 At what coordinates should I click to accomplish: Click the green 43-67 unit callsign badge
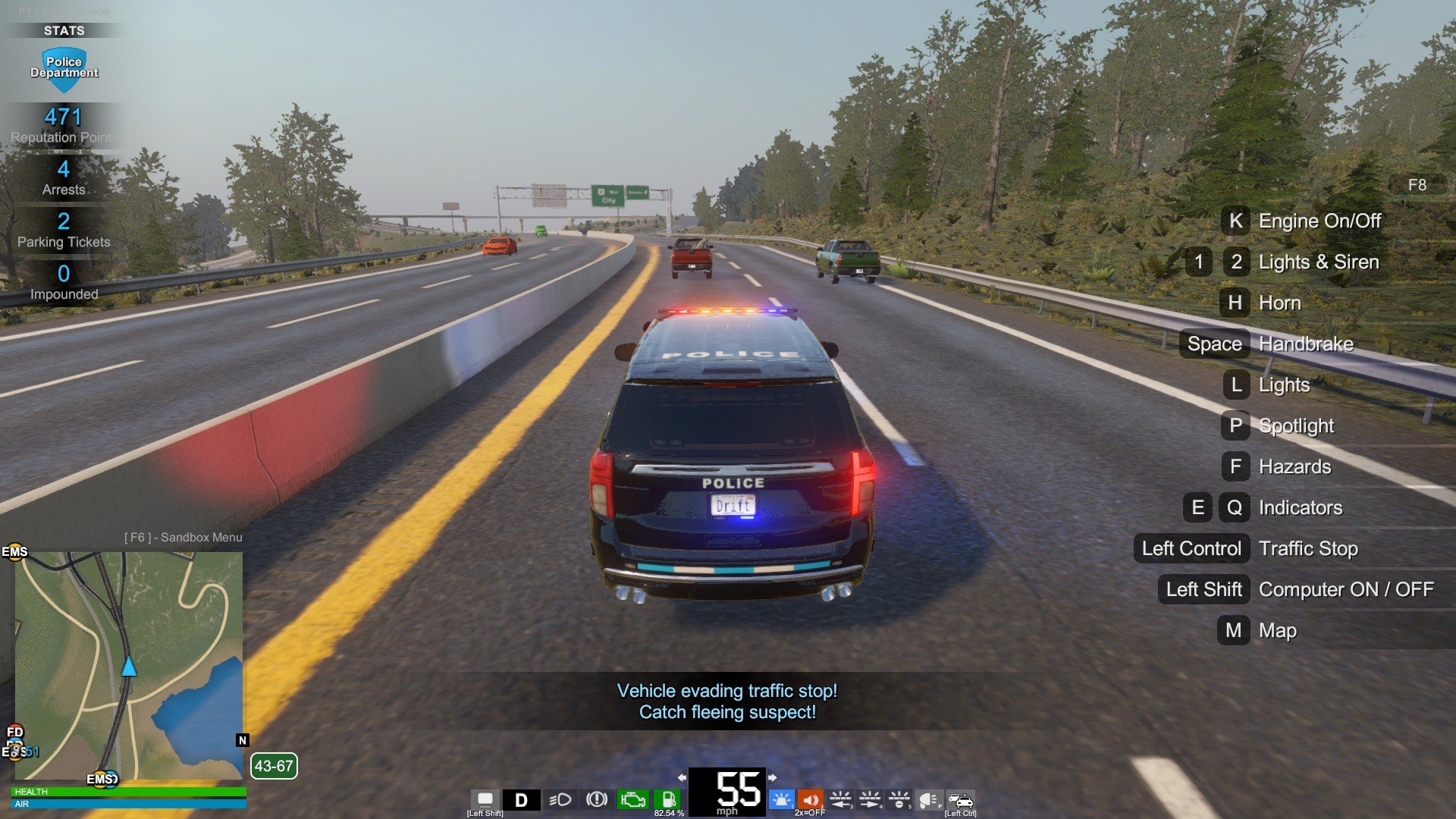274,766
